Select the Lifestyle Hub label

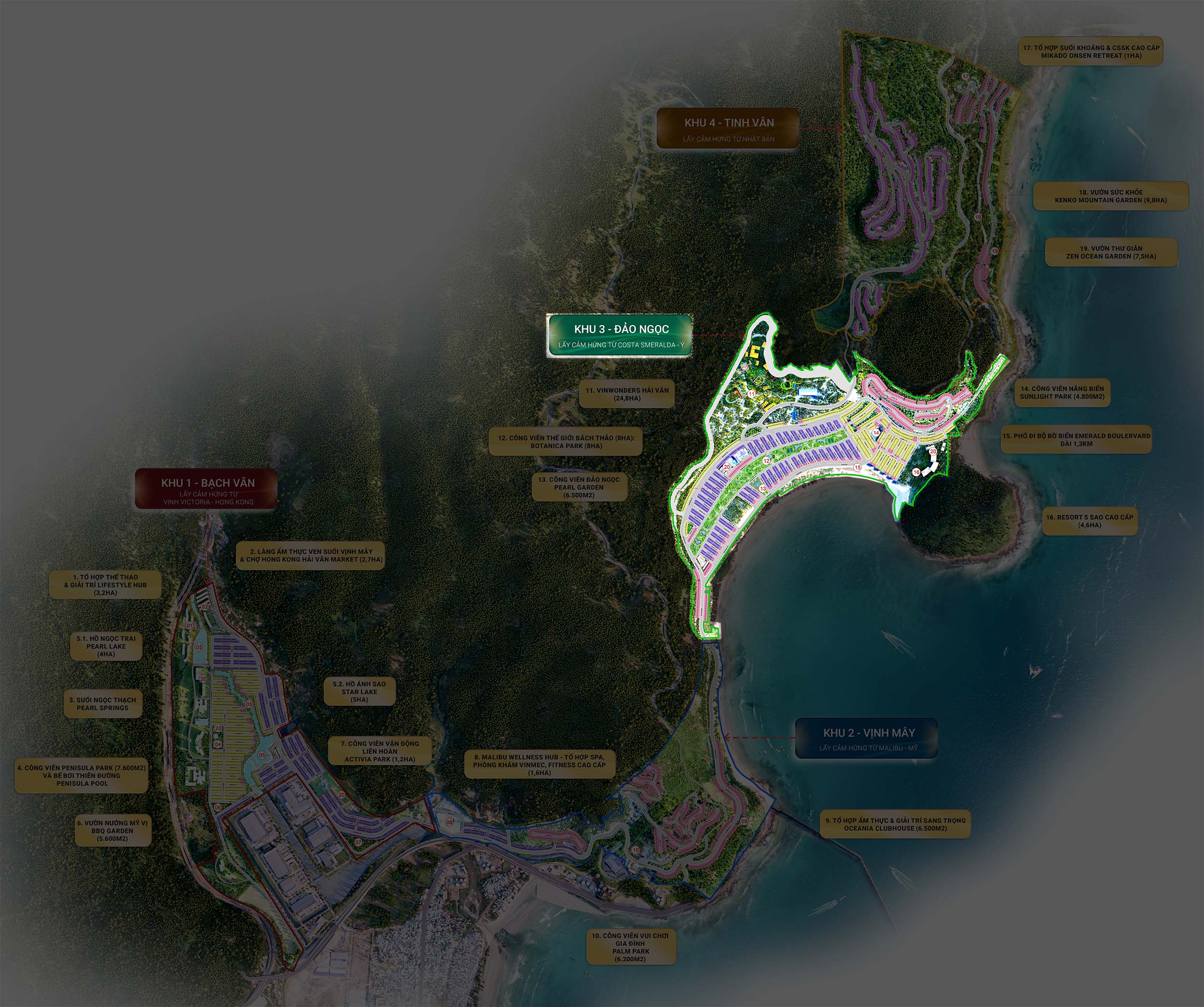(105, 584)
